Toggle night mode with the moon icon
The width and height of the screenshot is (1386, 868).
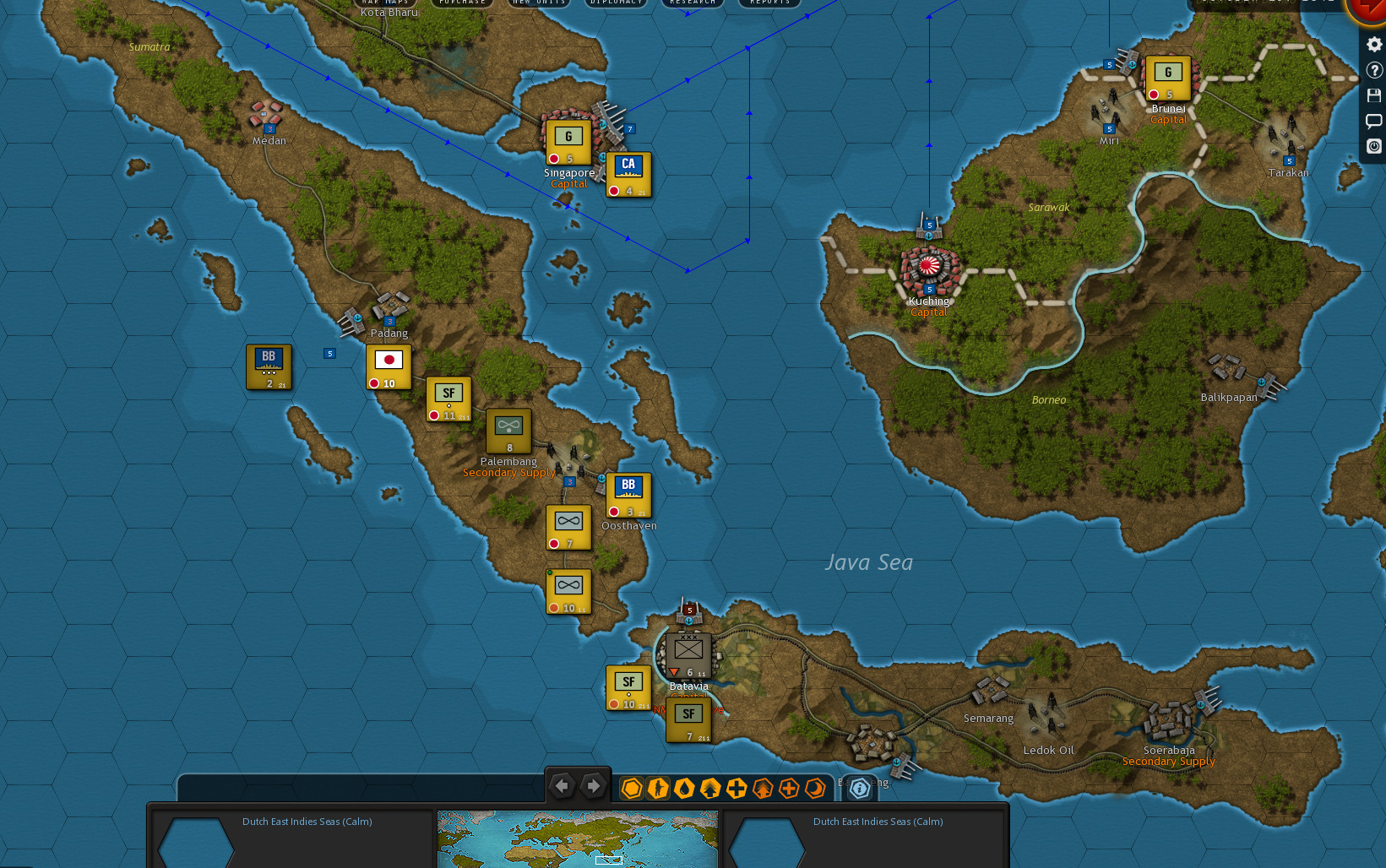coord(814,789)
